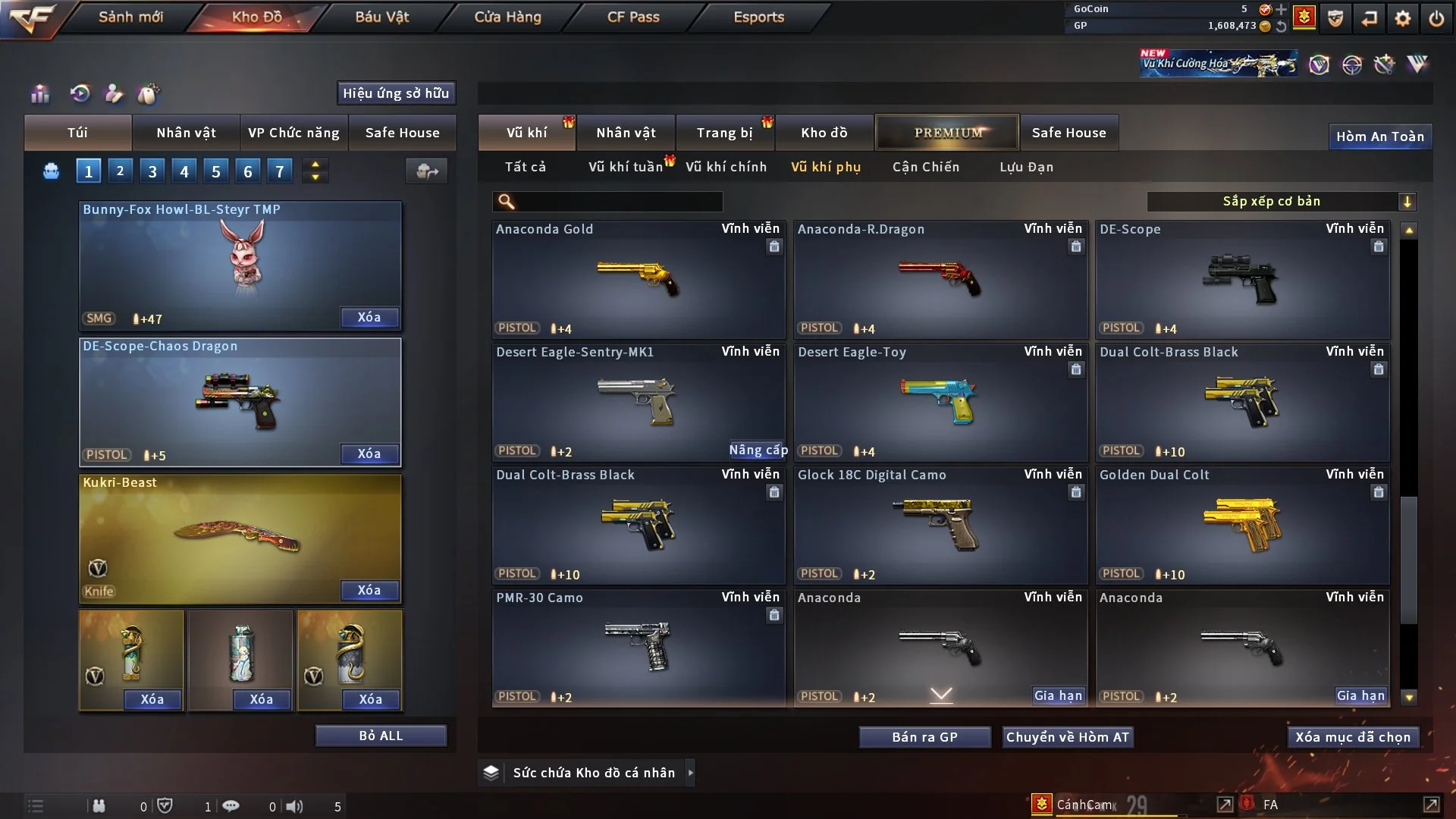This screenshot has height=819, width=1456.
Task: Select the Cận Chiến melee category
Action: point(925,167)
